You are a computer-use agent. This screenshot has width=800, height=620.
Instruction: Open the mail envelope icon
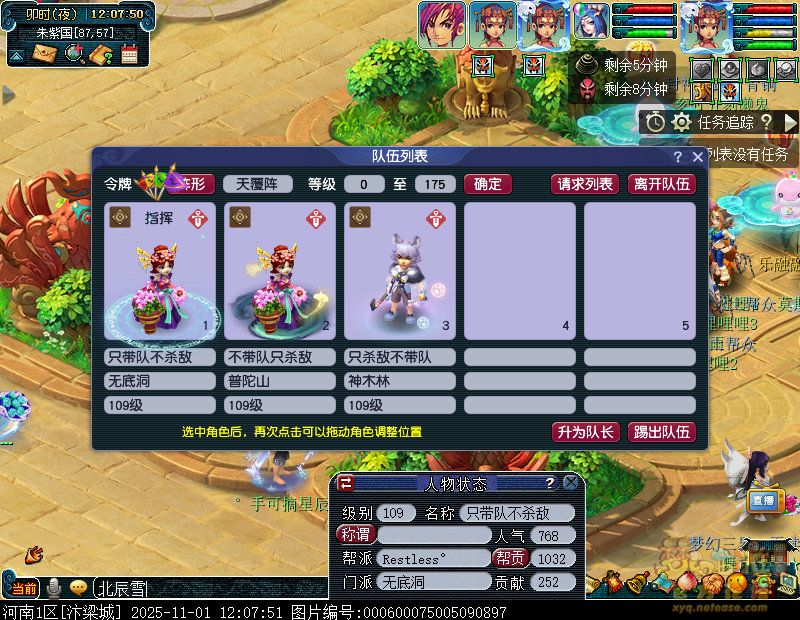point(45,54)
